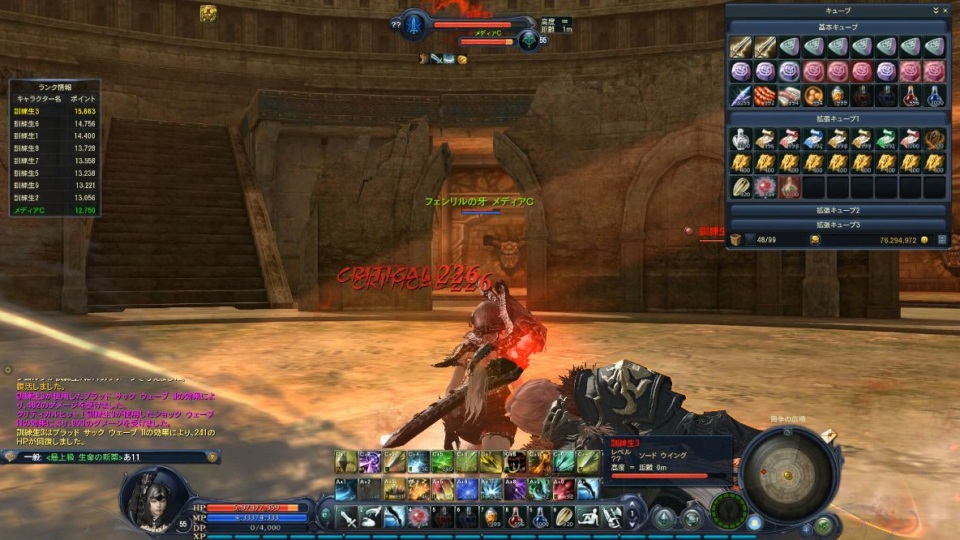Use the red potion on the bottom hotbar
This screenshot has width=960, height=540.
click(x=517, y=516)
